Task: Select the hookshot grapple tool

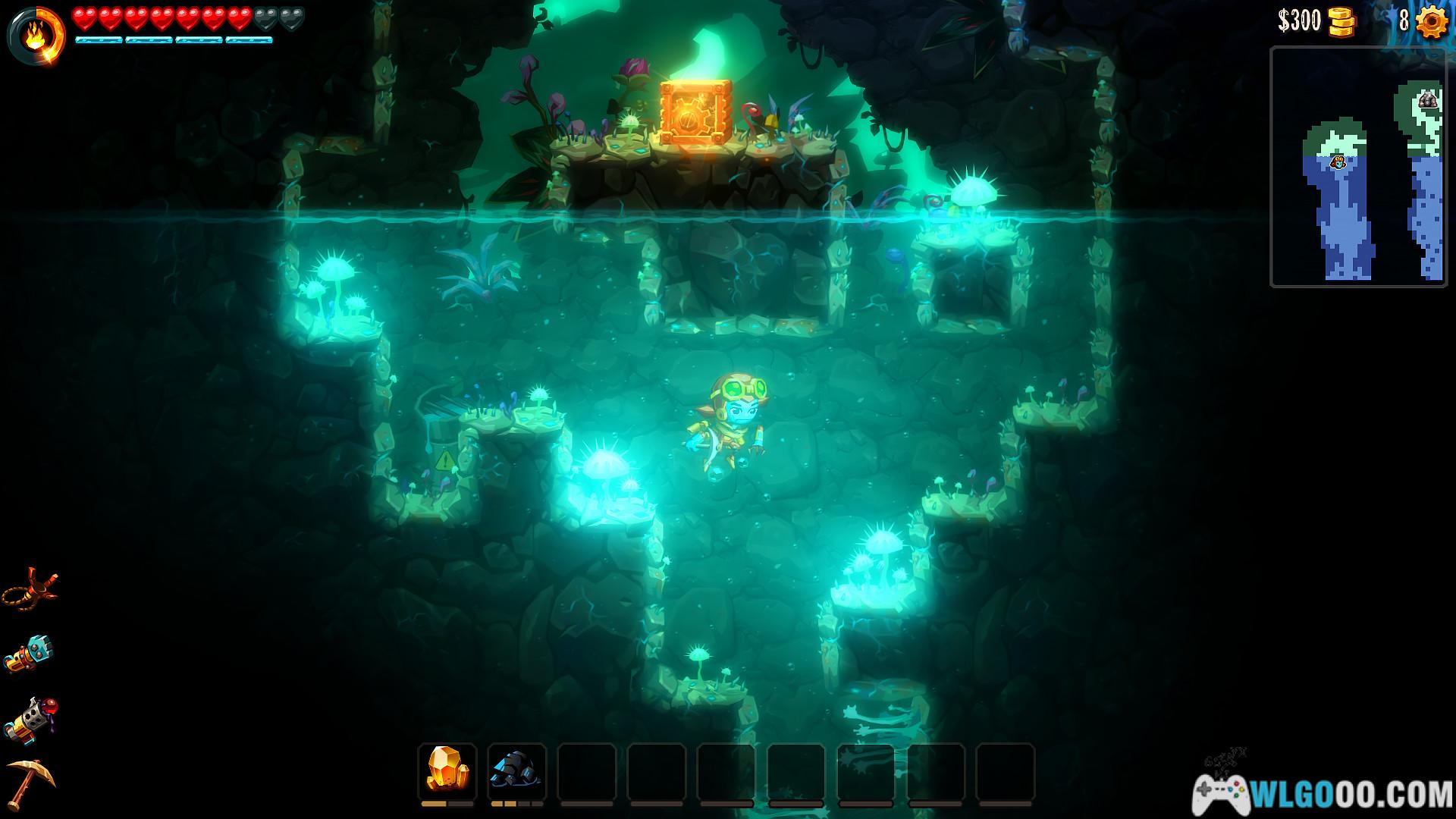Action: tap(30, 589)
